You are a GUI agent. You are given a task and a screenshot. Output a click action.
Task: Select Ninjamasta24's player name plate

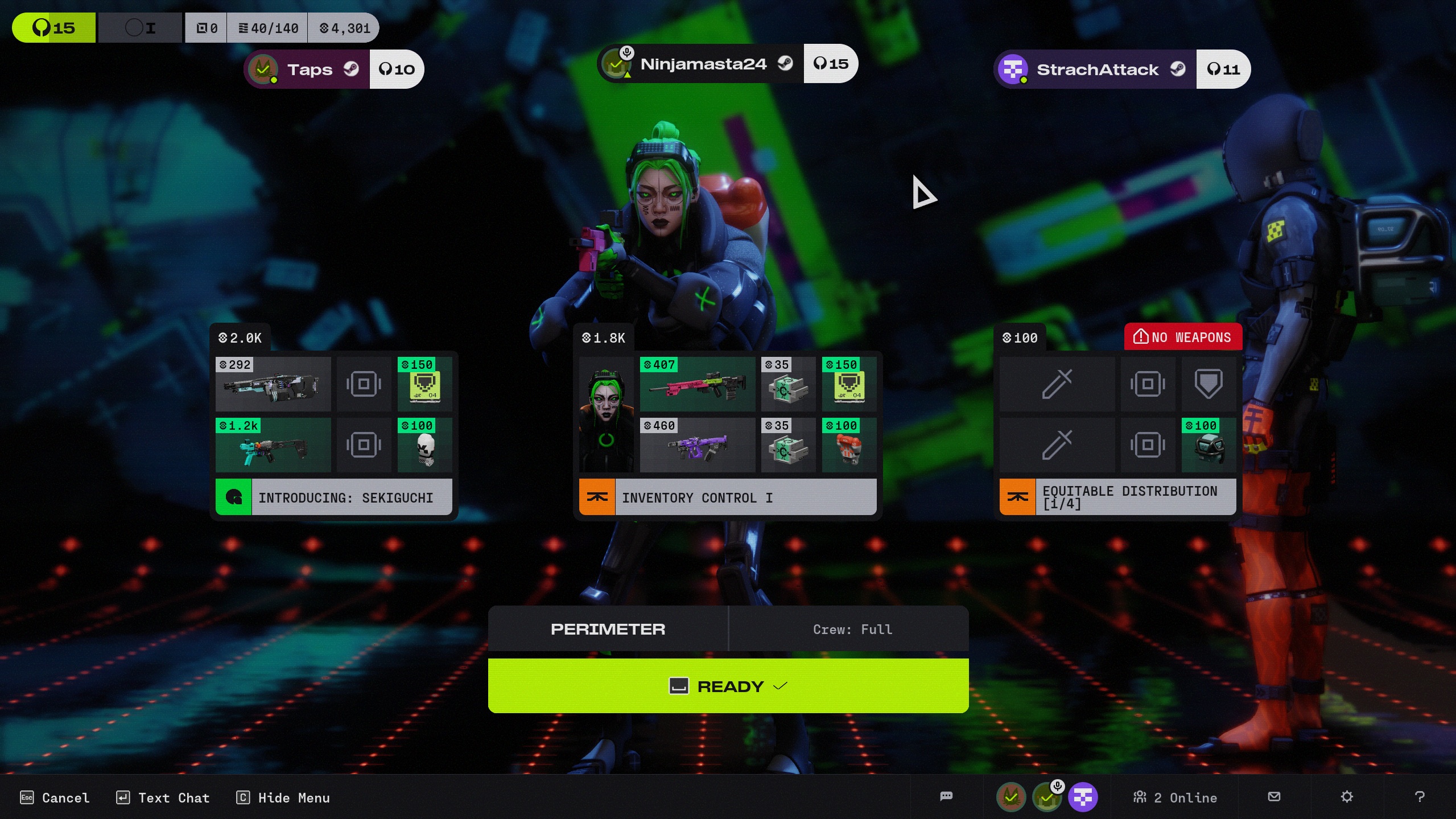coord(703,64)
